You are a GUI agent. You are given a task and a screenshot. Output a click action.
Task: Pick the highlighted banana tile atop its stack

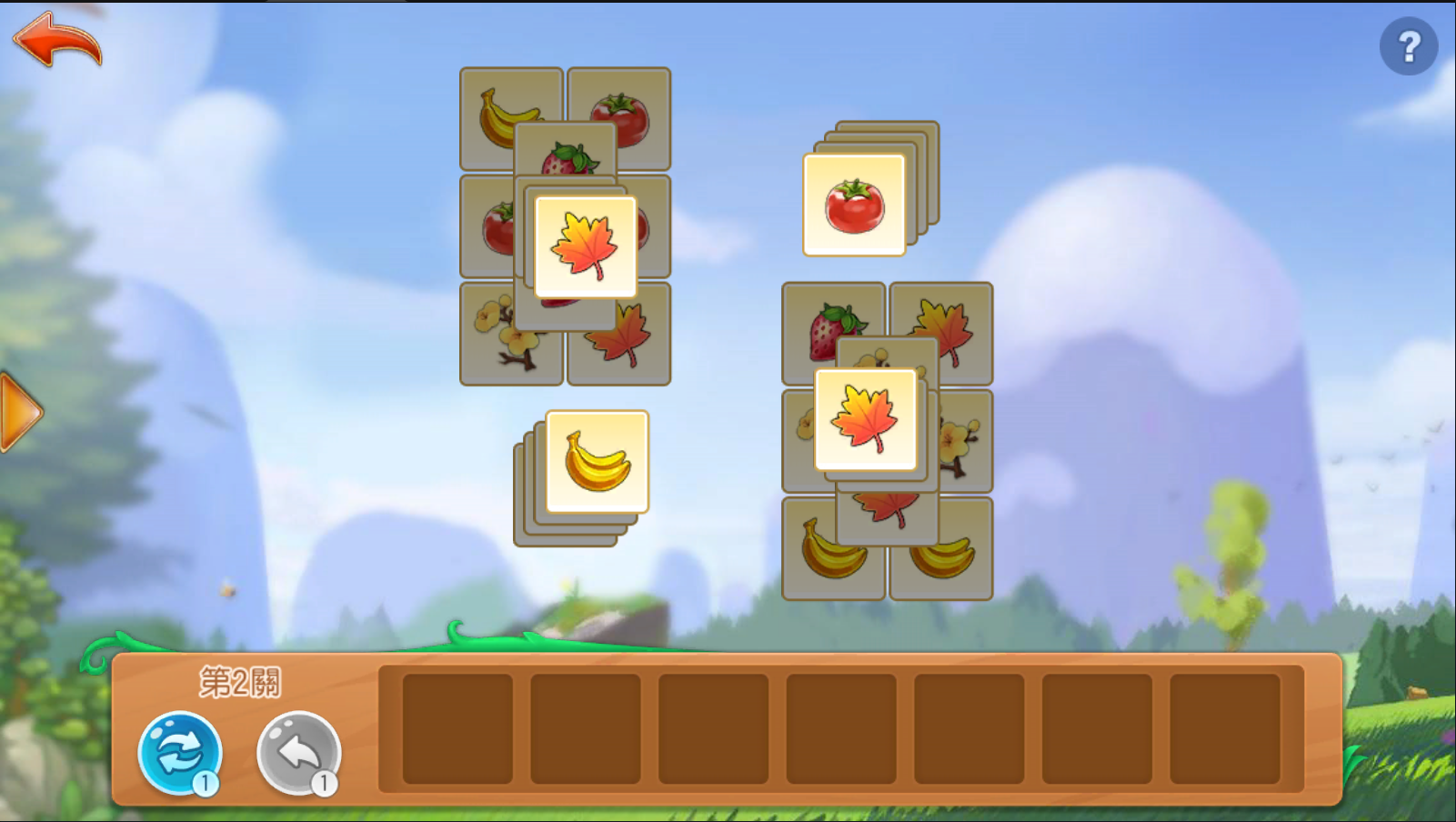(597, 462)
